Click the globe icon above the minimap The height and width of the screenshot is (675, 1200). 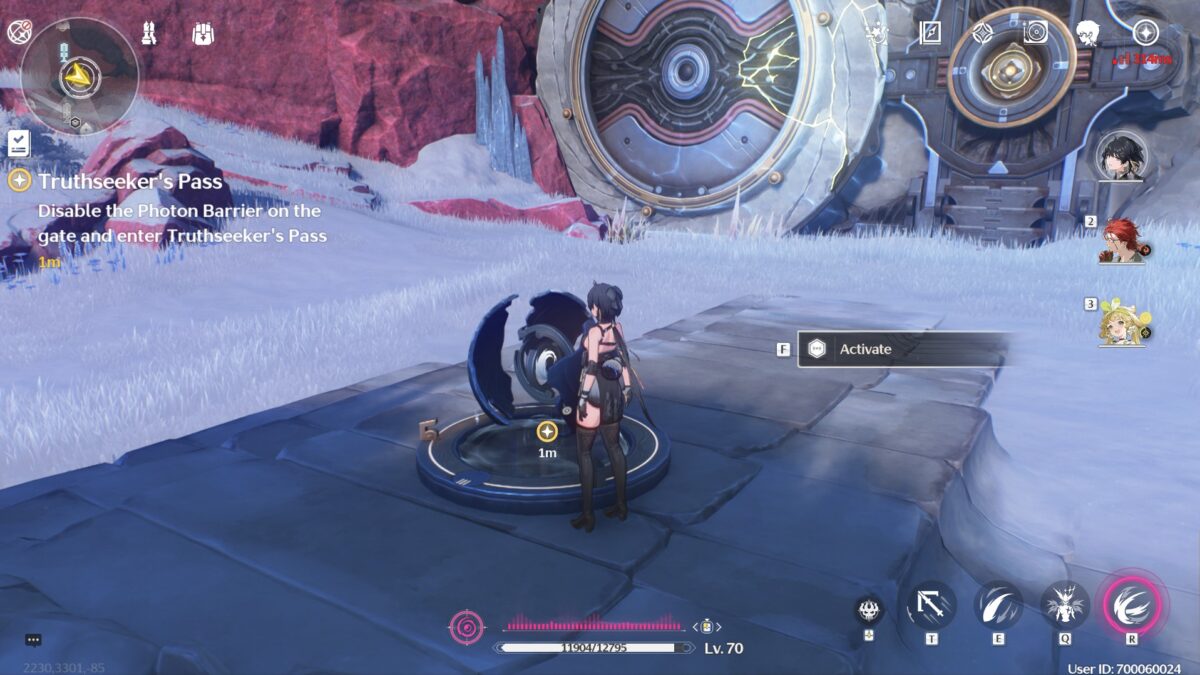(x=18, y=32)
